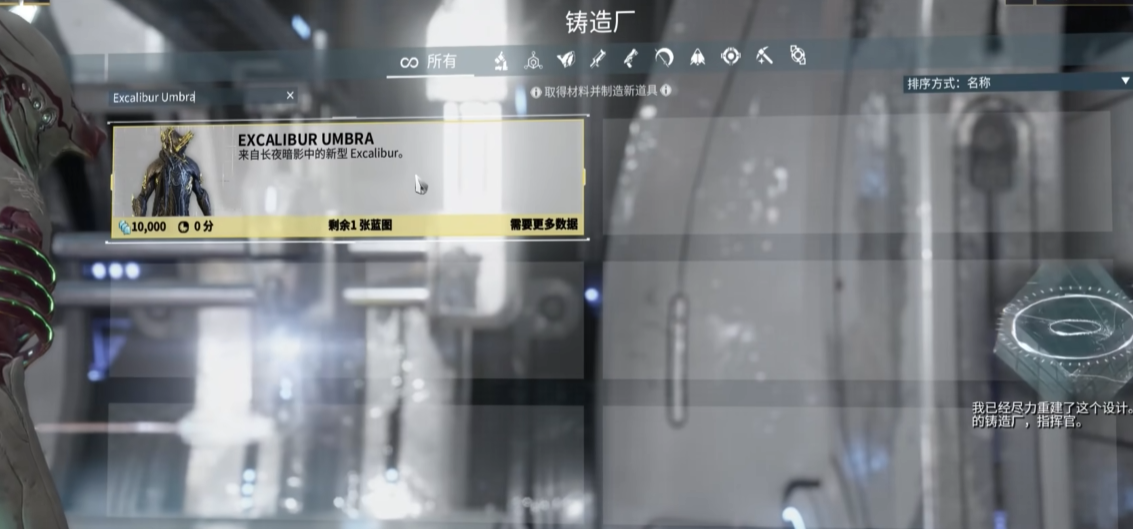Open the microscope category tab
This screenshot has height=529, width=1133.
point(500,60)
